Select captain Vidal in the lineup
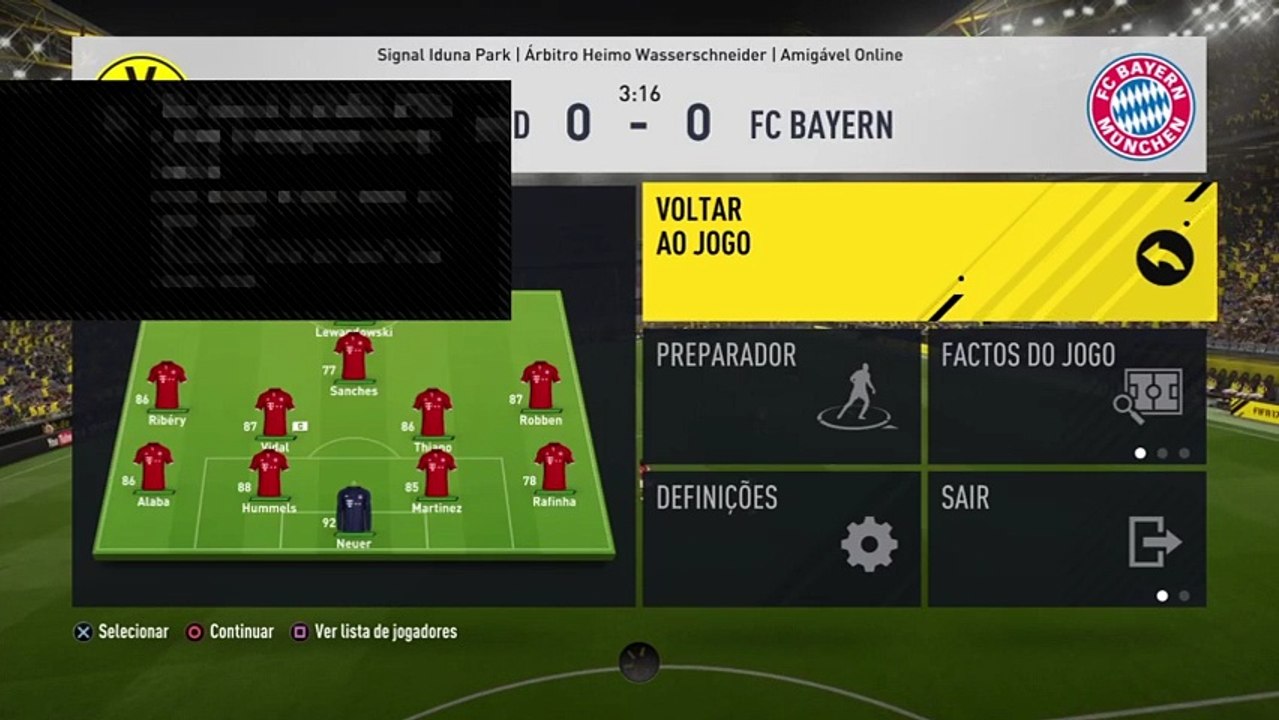The height and width of the screenshot is (720, 1279). click(x=274, y=413)
